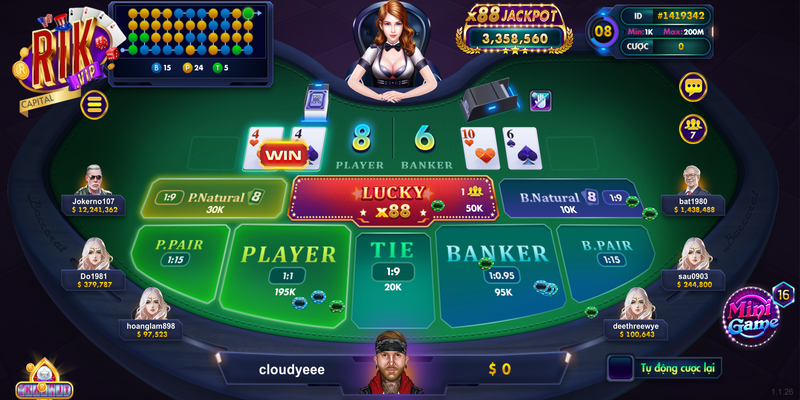Show the player list icon

tap(693, 127)
